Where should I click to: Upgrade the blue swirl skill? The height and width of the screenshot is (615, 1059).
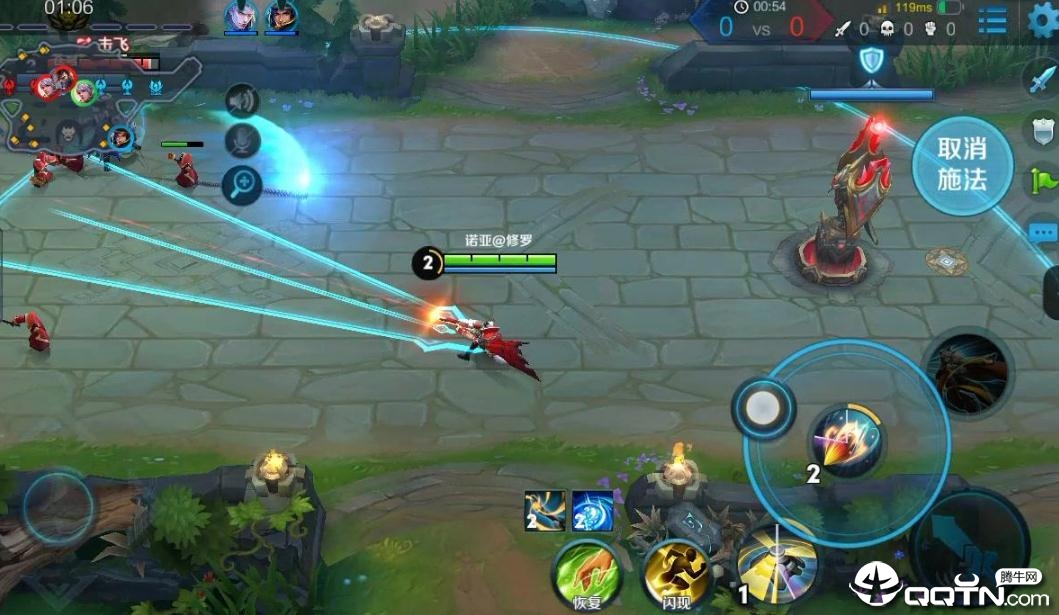[592, 511]
